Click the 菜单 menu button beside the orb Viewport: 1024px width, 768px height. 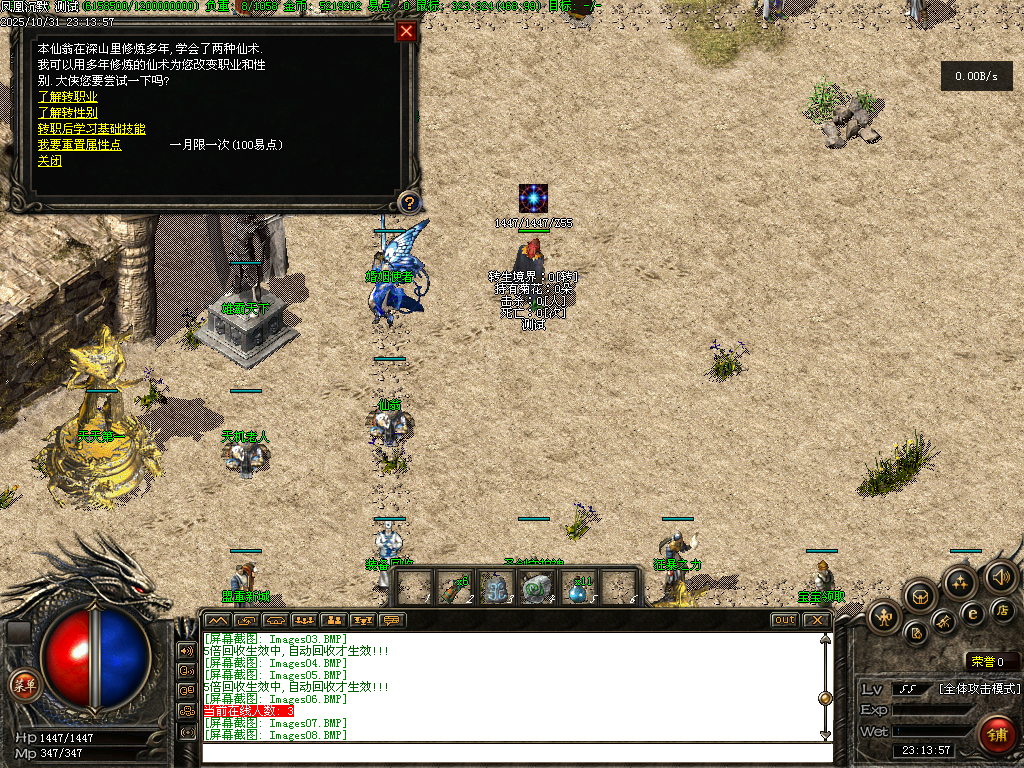[23, 685]
